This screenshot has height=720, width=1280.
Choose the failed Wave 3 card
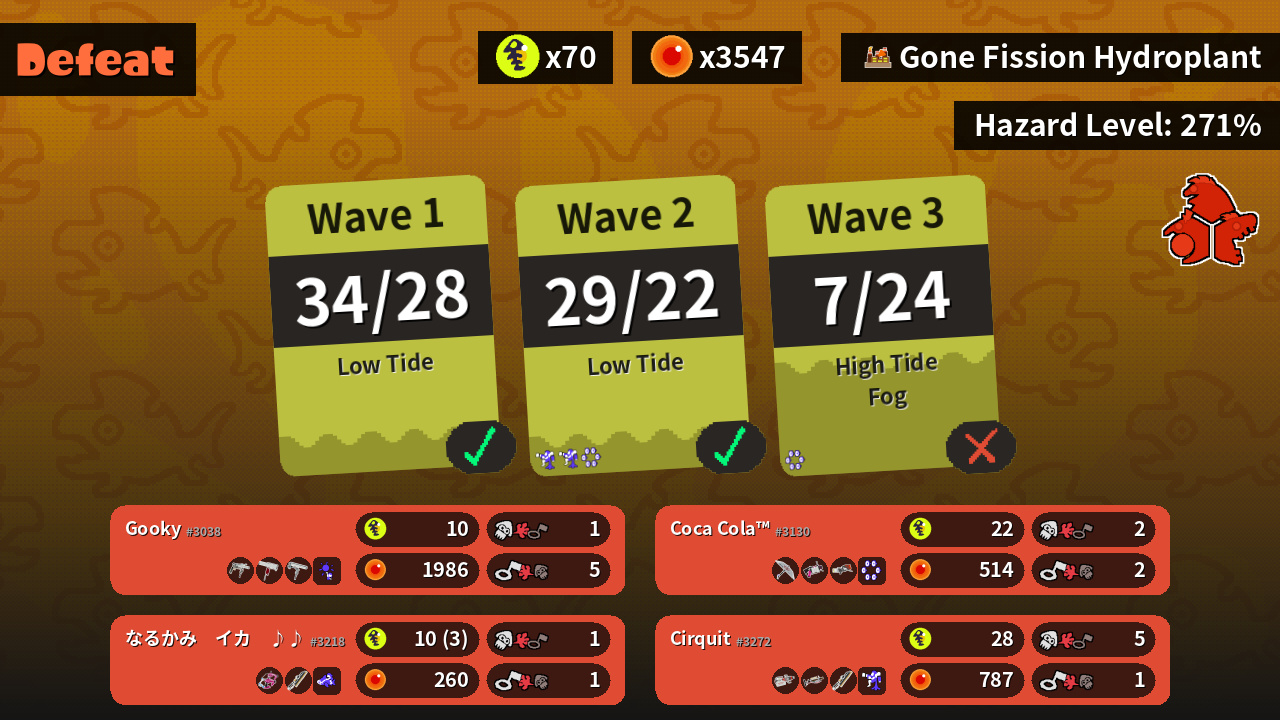coord(883,325)
